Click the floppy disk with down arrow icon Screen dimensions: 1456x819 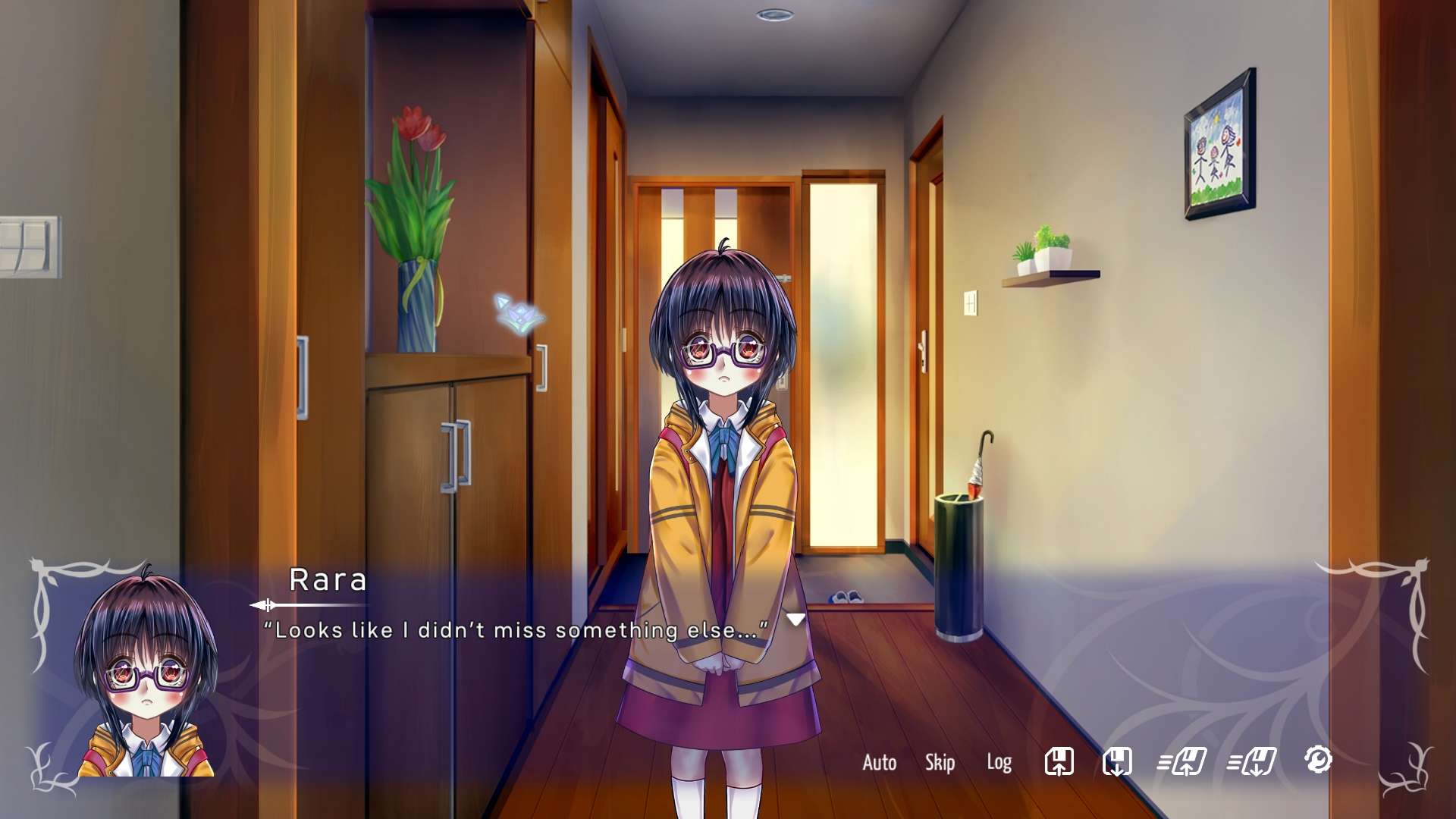(x=1116, y=761)
